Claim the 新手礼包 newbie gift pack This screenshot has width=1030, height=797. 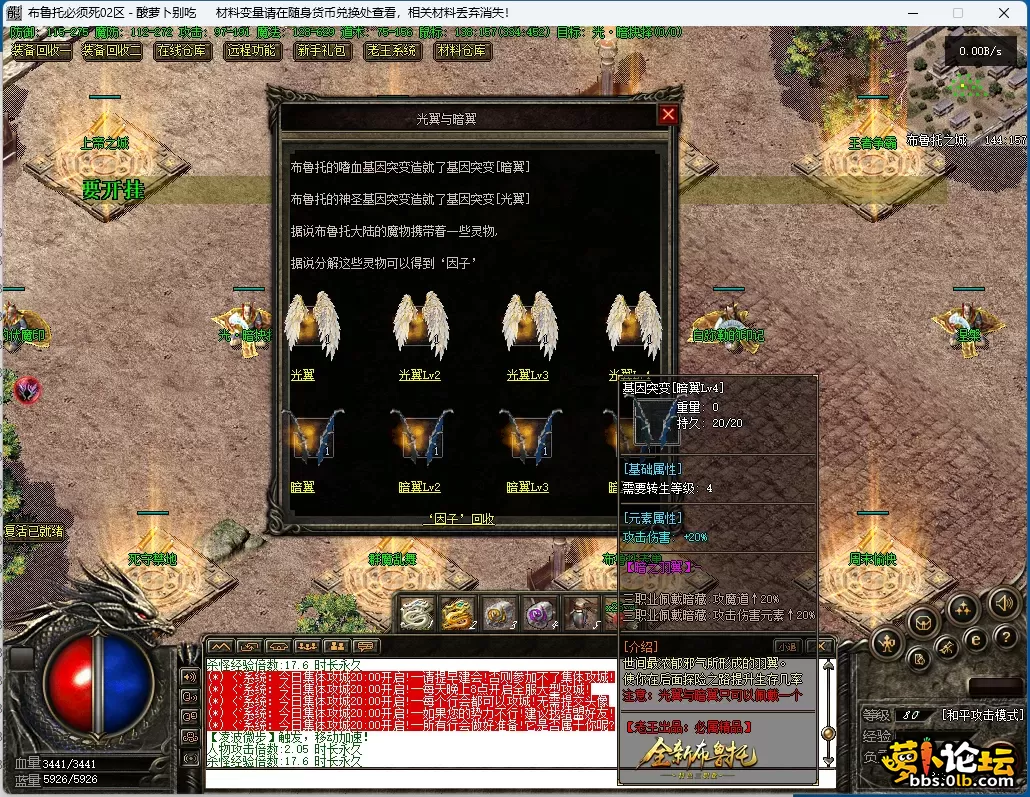(321, 50)
